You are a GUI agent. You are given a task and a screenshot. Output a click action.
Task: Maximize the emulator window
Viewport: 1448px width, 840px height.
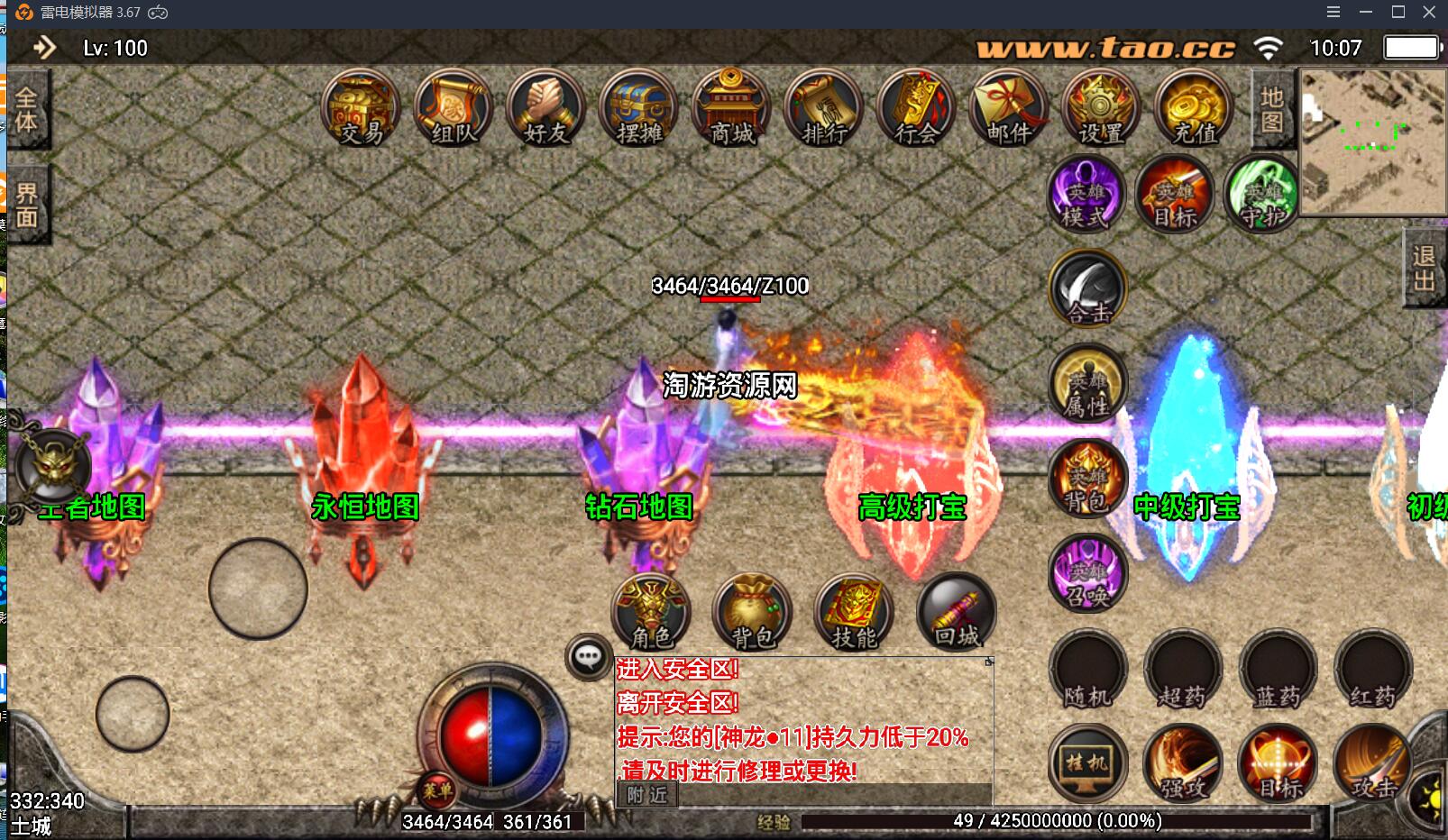[1398, 12]
